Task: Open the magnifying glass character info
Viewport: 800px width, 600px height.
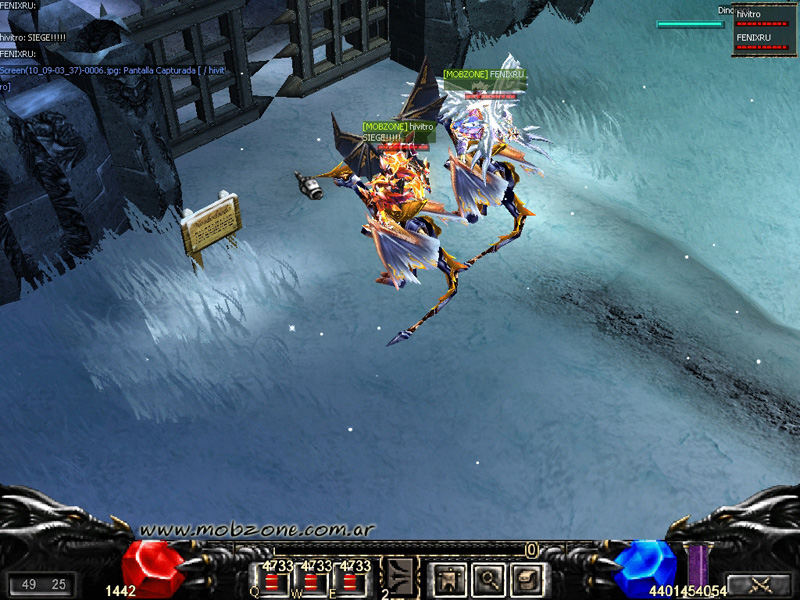Action: click(x=487, y=578)
